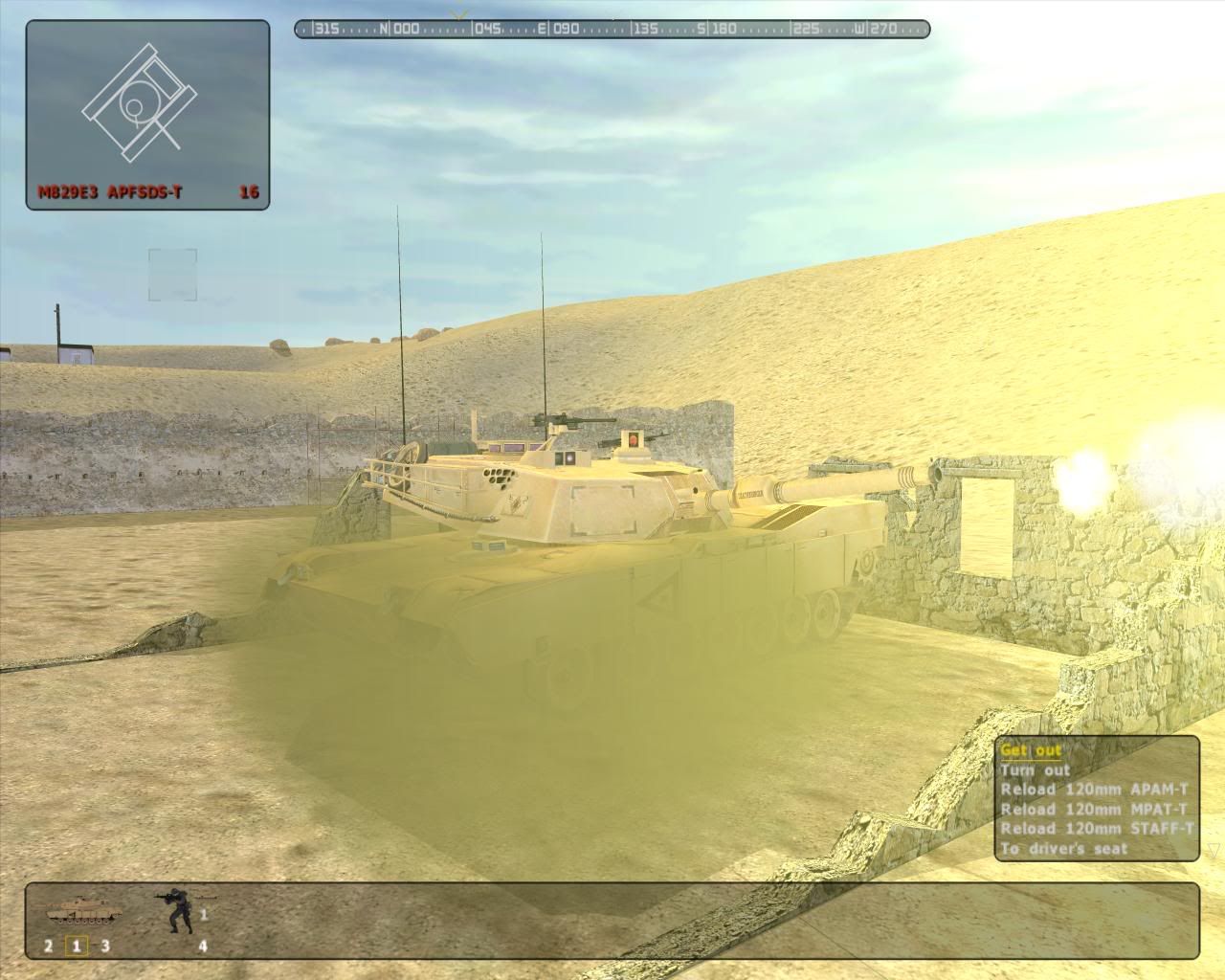Select Turn out in the action menu

coord(1036,770)
